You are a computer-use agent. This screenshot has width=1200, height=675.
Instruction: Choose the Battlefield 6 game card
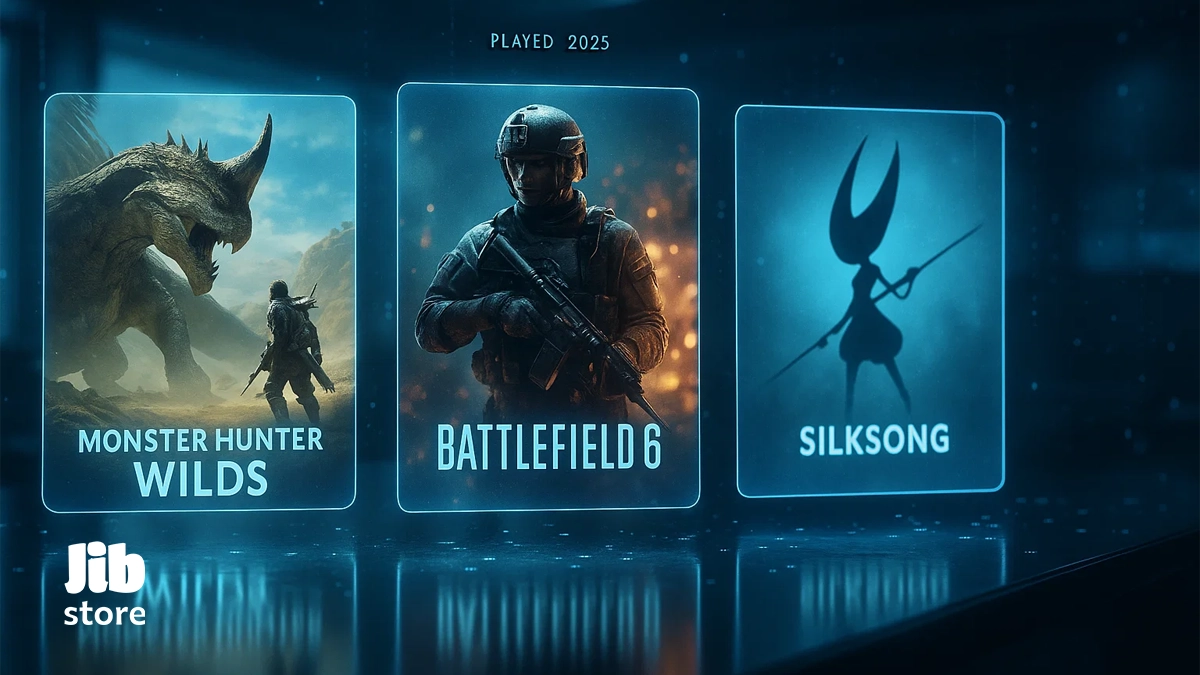click(548, 298)
